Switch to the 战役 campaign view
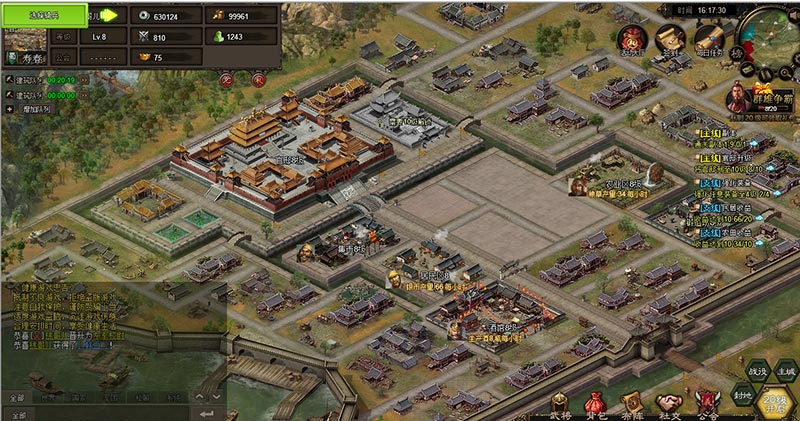 (x=759, y=372)
